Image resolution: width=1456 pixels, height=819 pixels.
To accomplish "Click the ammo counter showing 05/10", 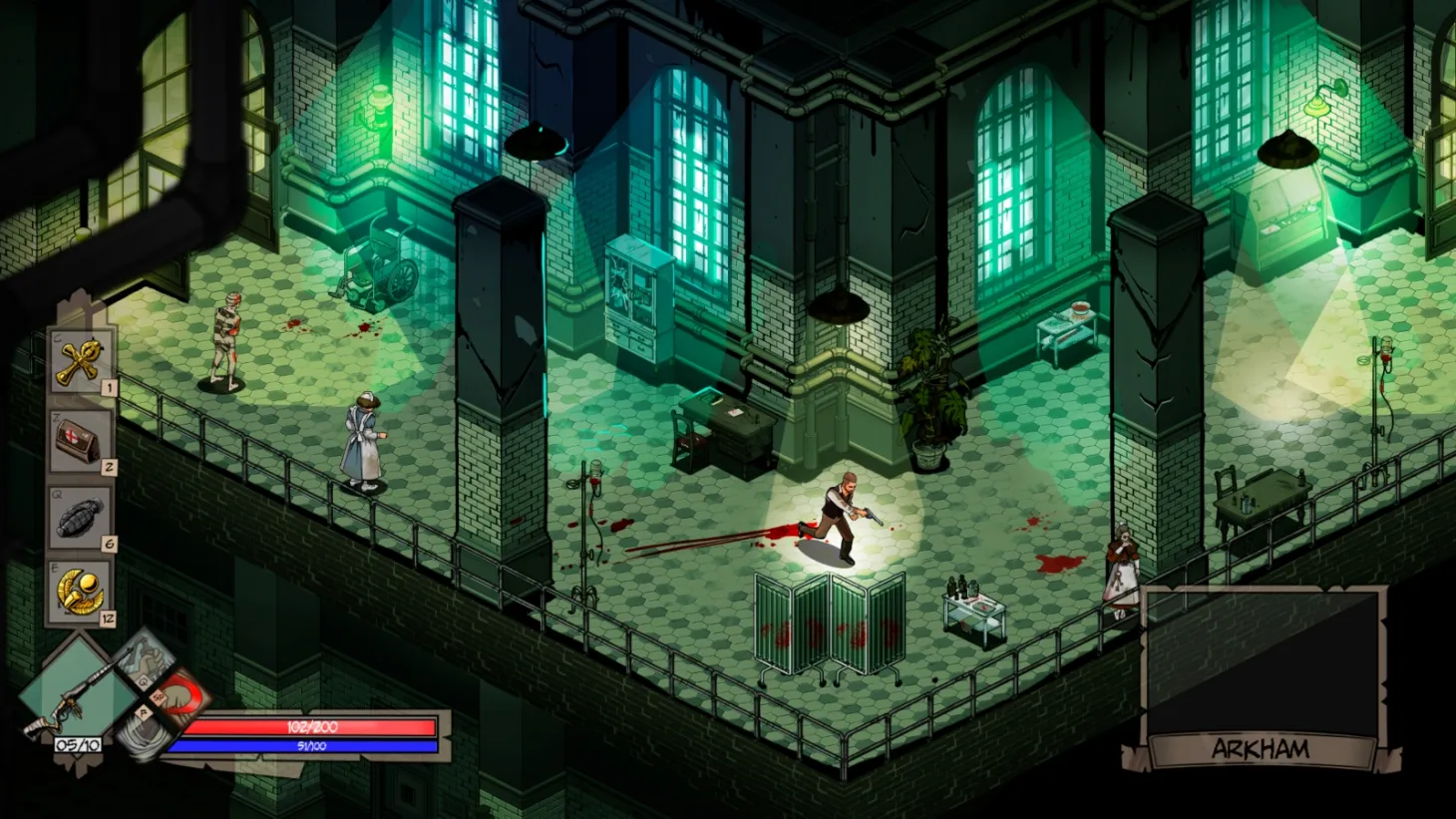I will point(77,744).
